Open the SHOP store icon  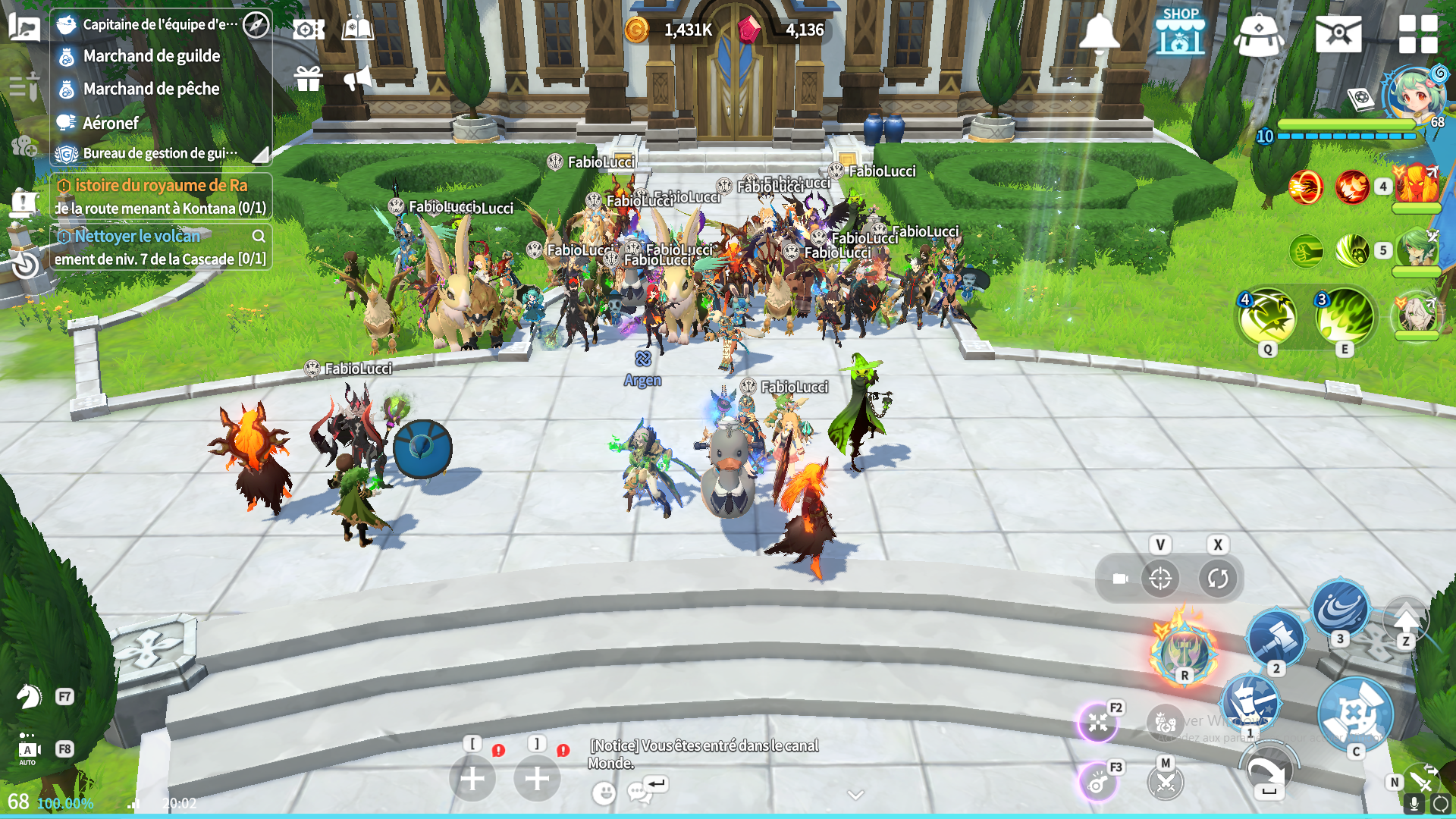pyautogui.click(x=1180, y=32)
